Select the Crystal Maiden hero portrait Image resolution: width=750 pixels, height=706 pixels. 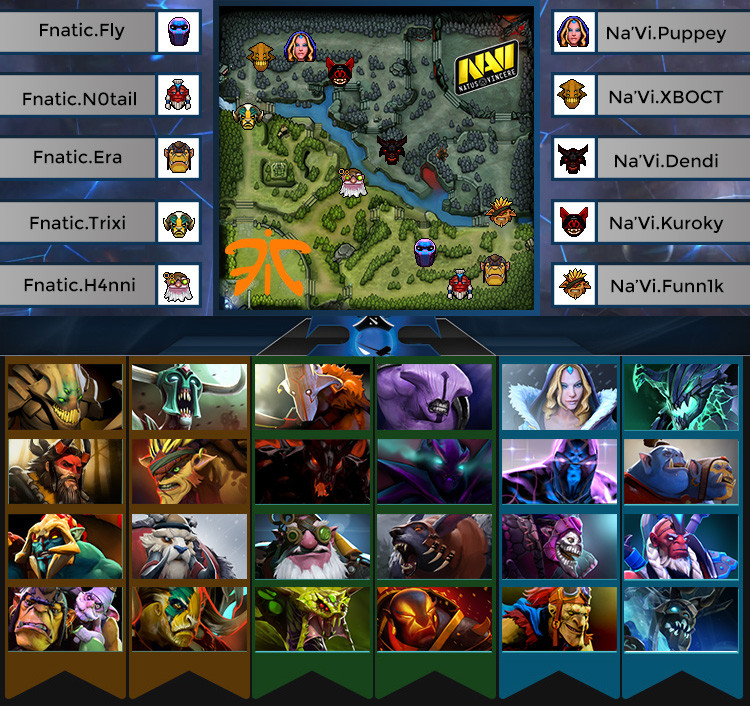click(x=558, y=398)
